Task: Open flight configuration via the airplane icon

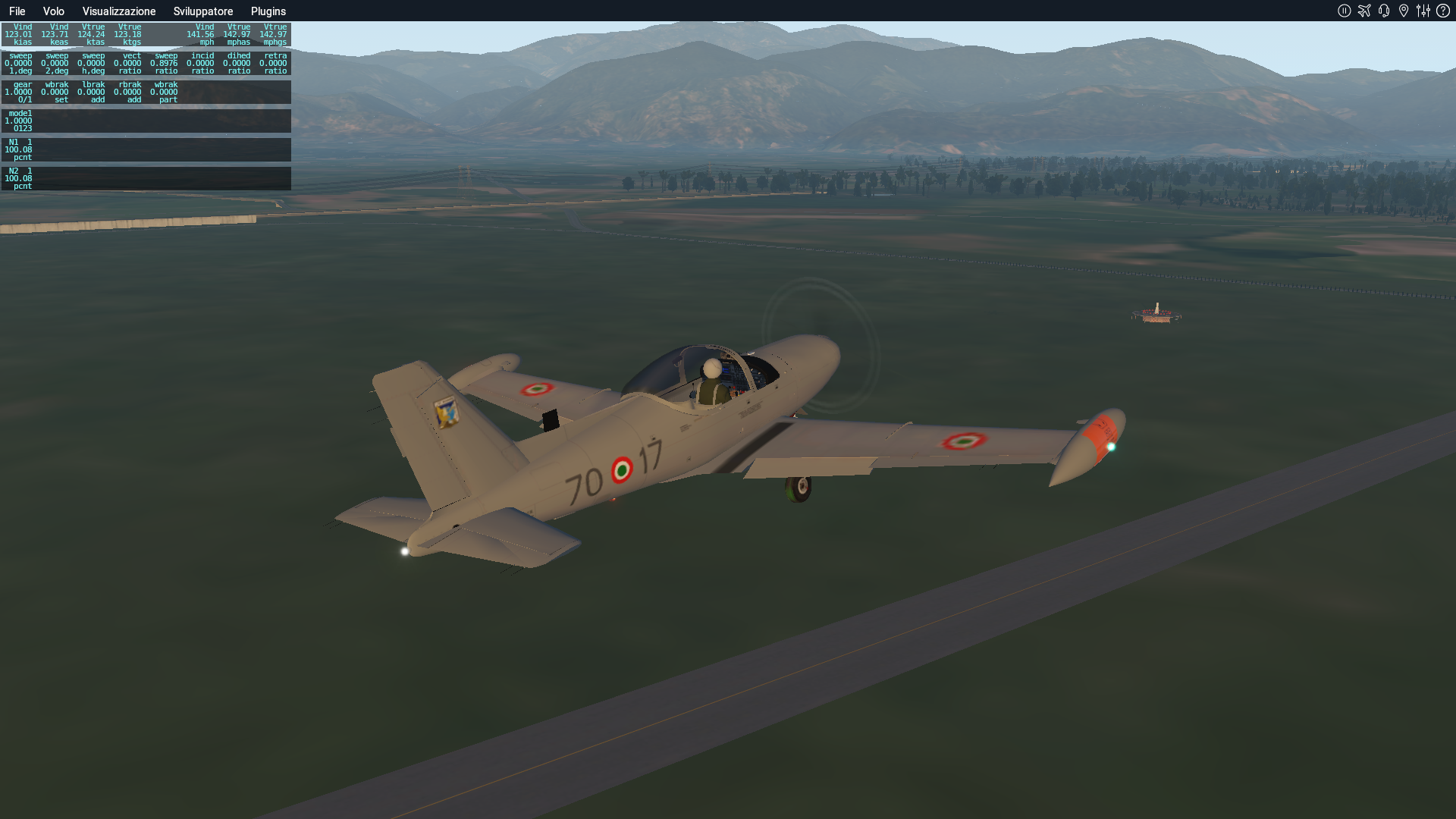Action: 1364,11
